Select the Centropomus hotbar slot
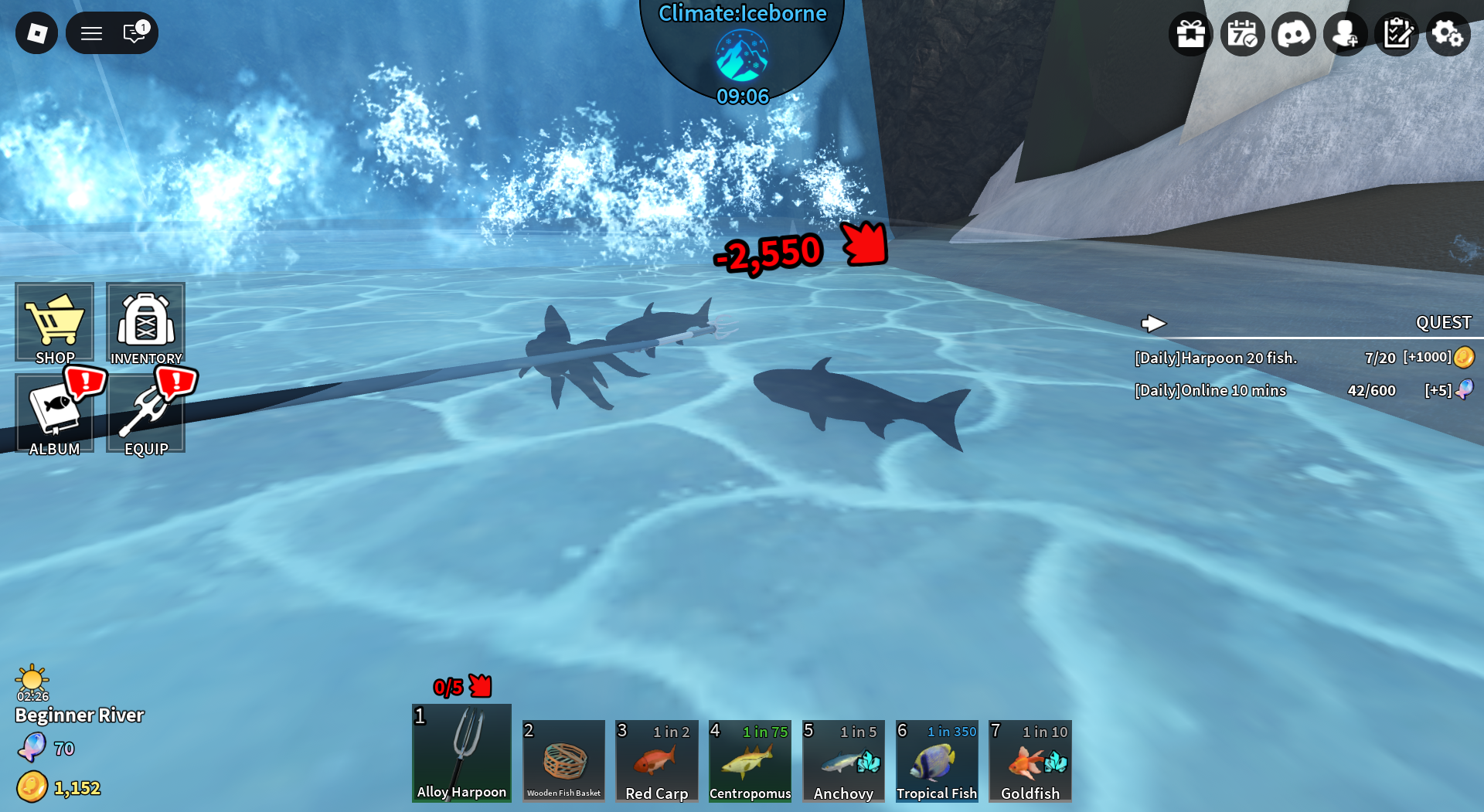 [750, 761]
